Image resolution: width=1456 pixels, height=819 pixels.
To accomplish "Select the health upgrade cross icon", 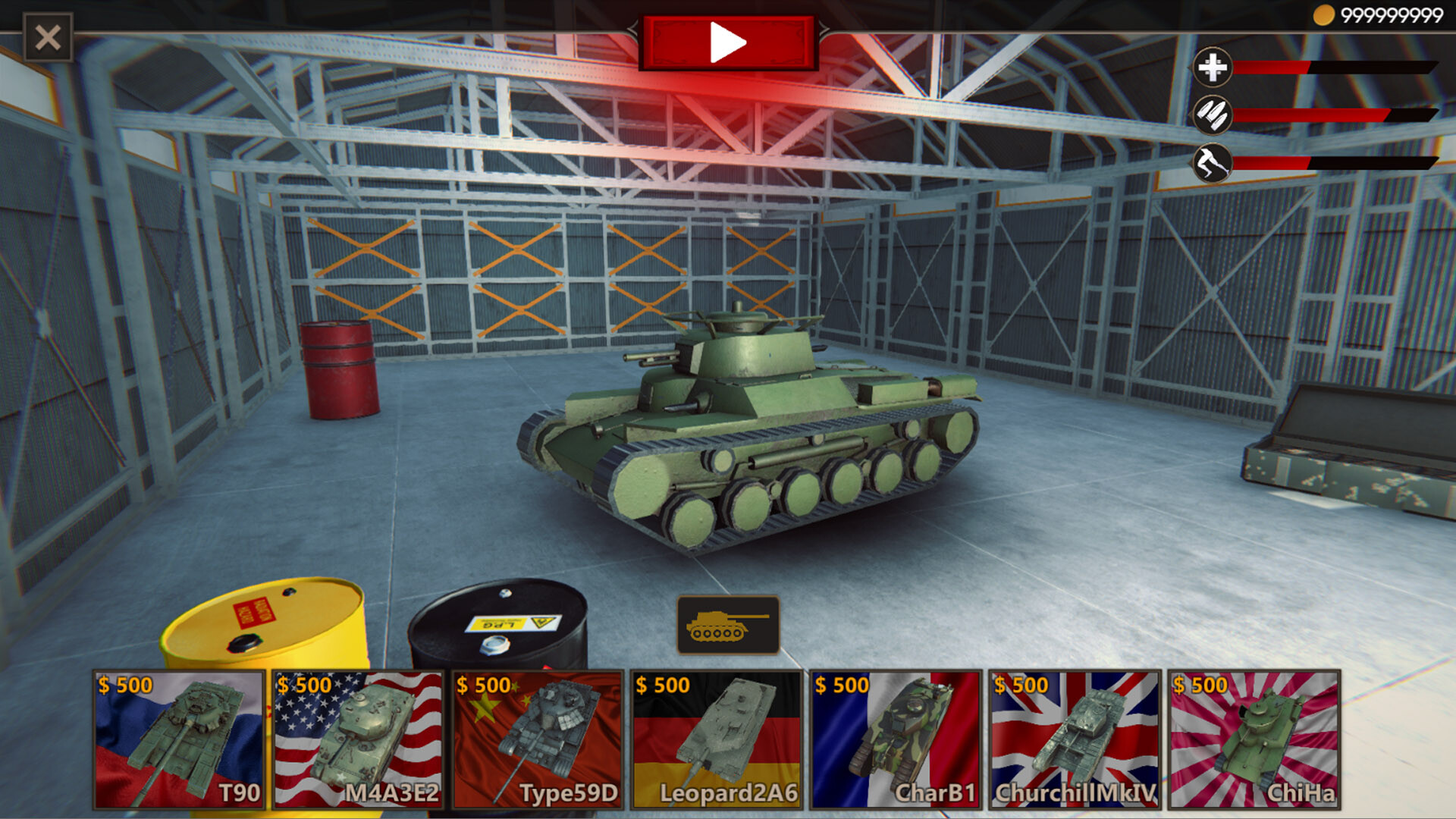I will coord(1214,68).
